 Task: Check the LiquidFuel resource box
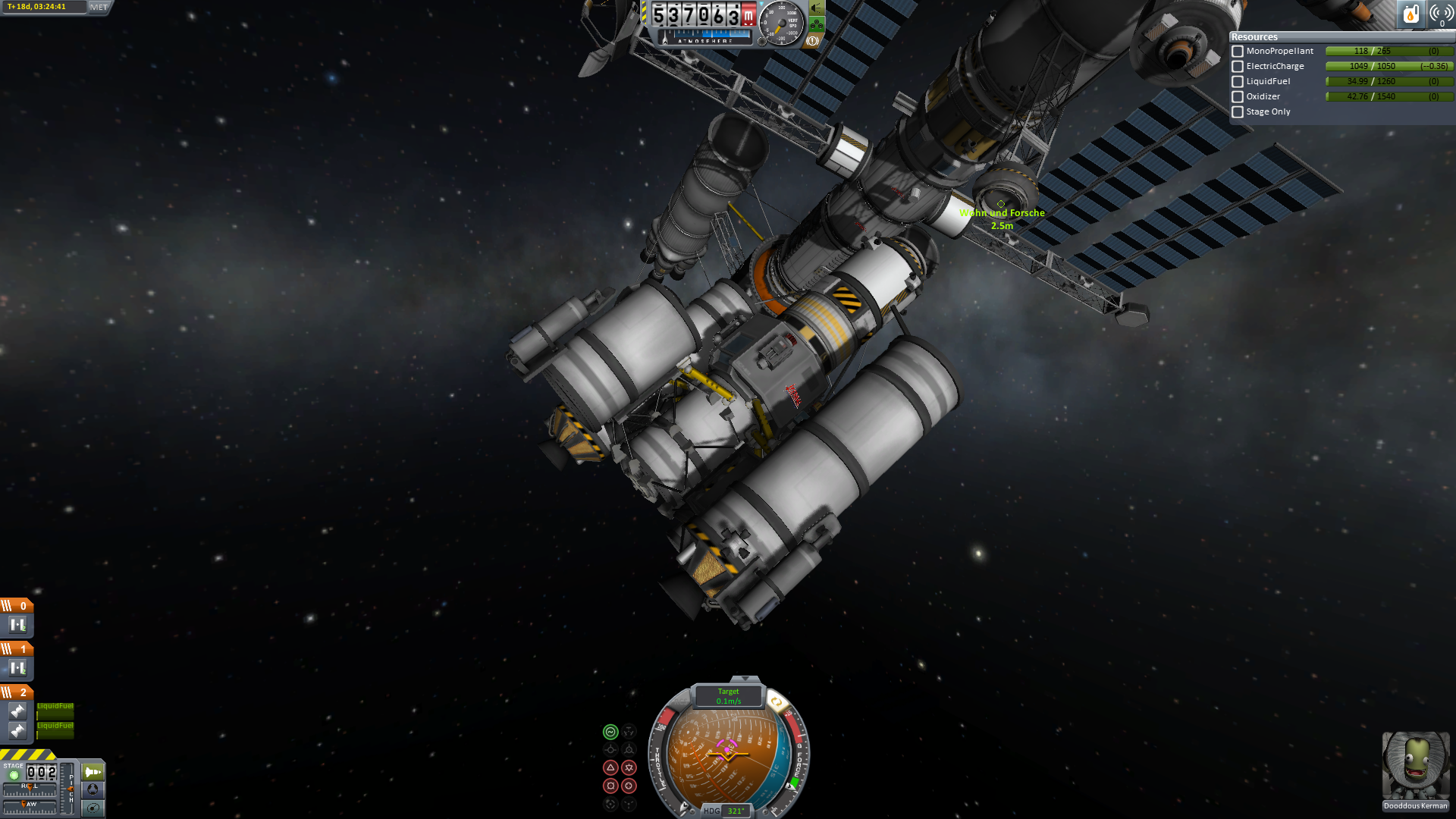coord(1238,82)
